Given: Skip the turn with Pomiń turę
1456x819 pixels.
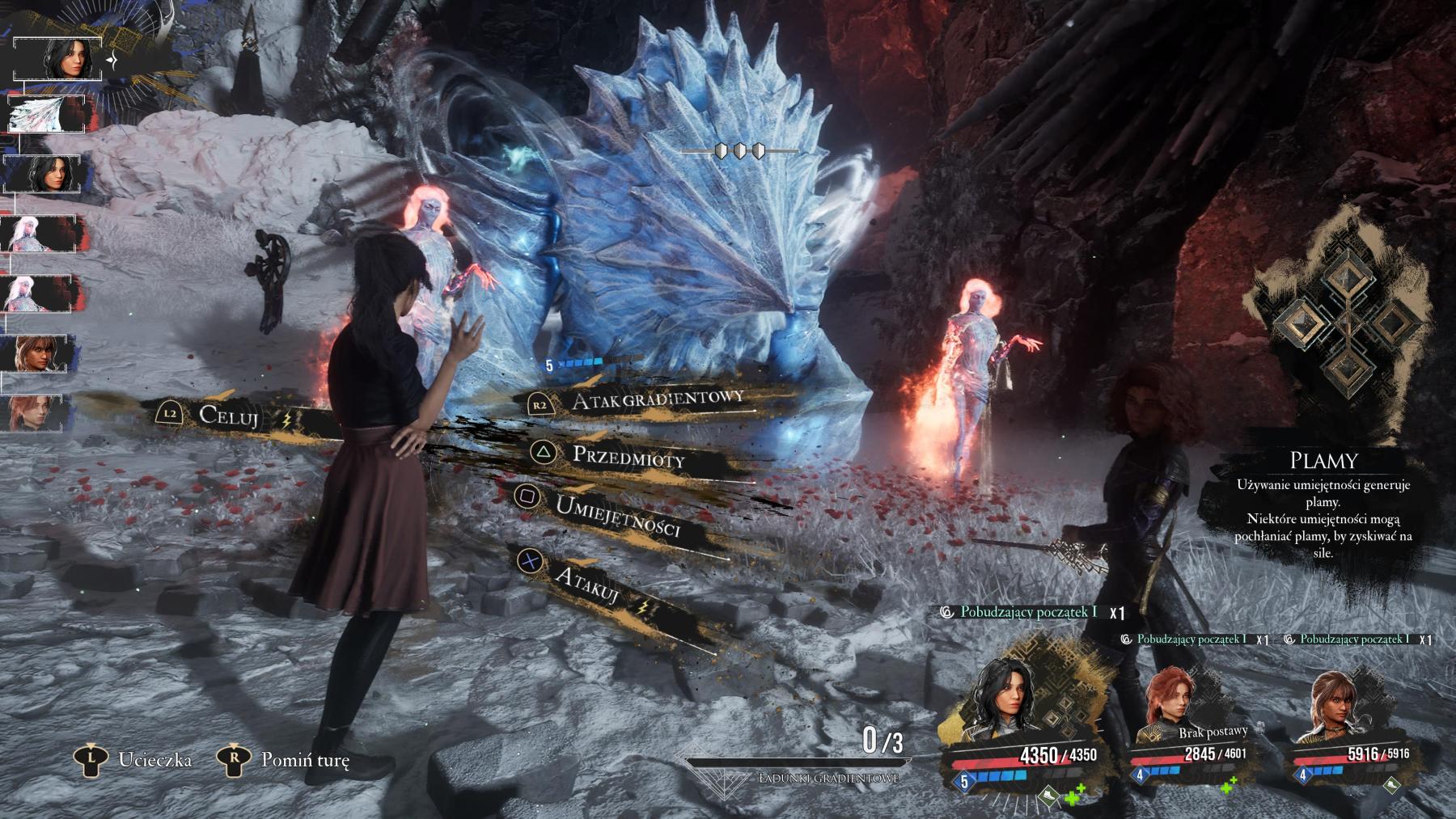Looking at the screenshot, I should pos(304,760).
